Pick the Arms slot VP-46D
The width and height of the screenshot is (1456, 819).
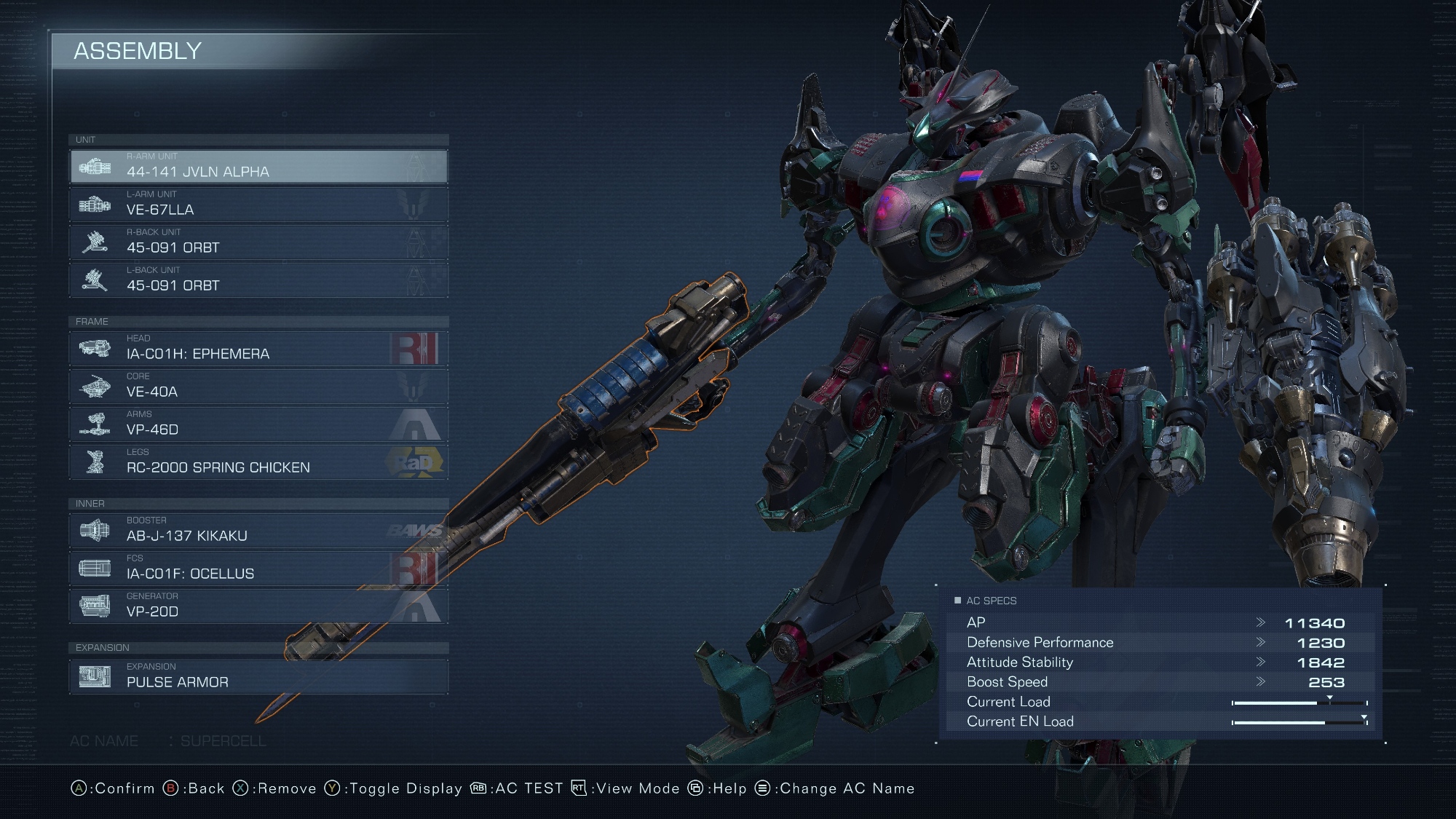(x=258, y=424)
